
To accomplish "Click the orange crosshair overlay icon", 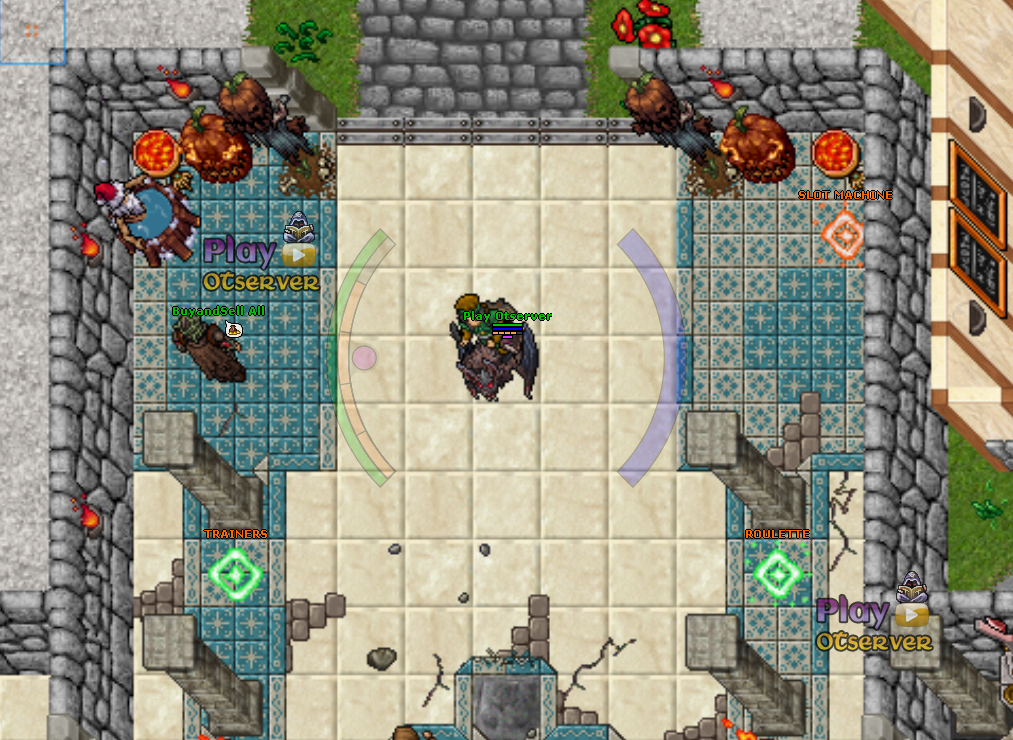I will point(32,30).
